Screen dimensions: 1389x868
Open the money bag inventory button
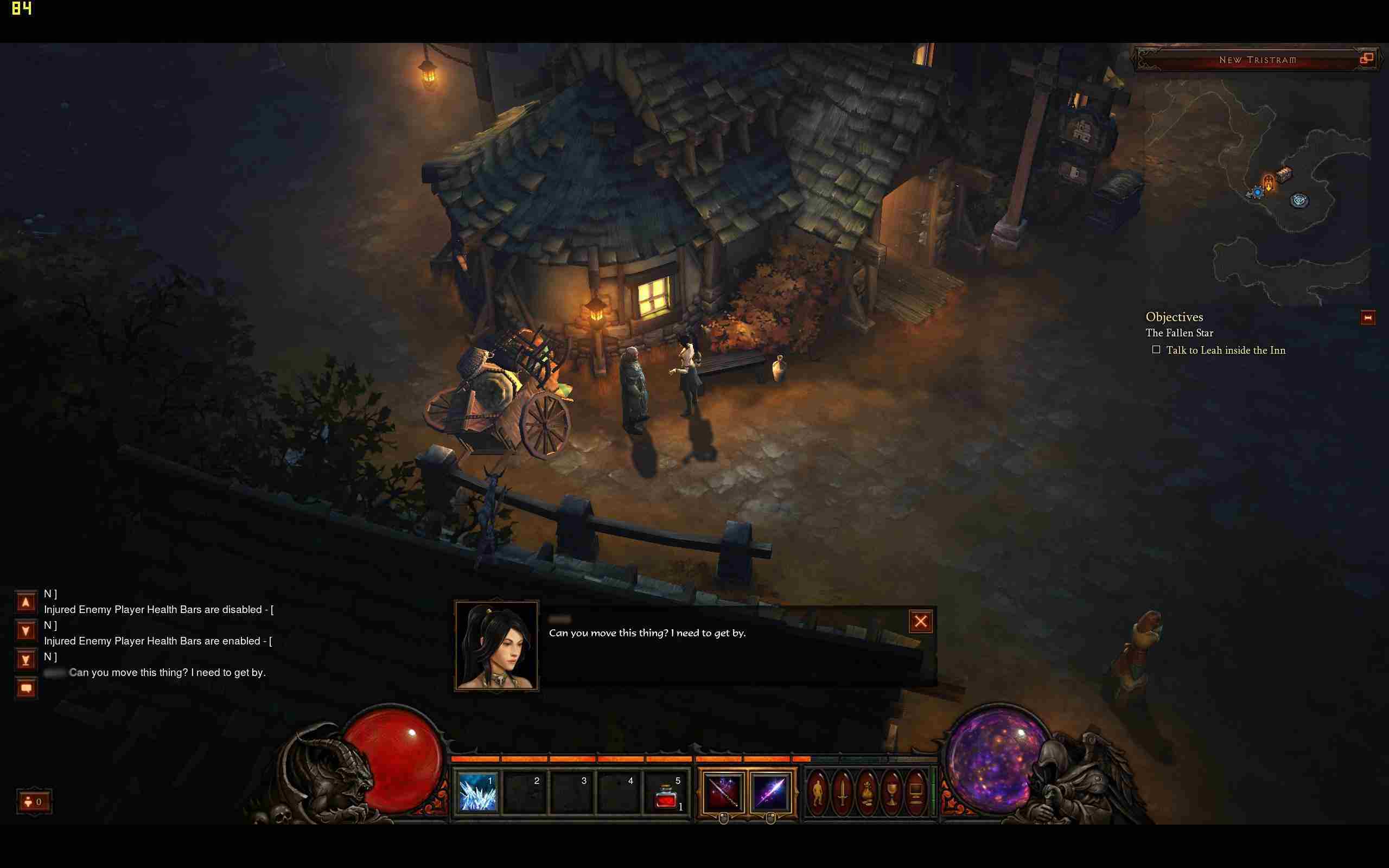point(866,793)
